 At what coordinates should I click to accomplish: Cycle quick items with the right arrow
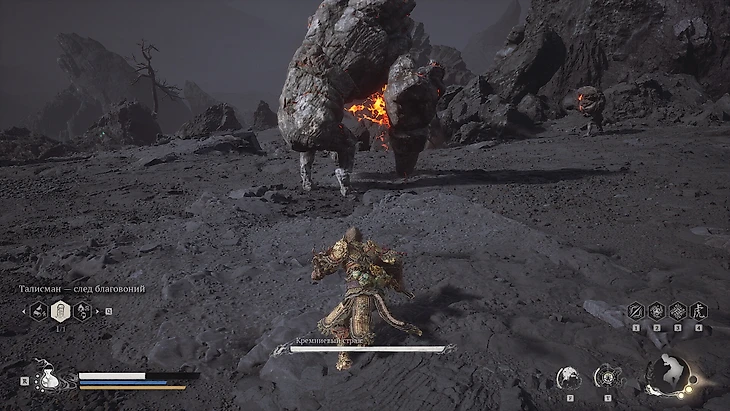(x=97, y=311)
